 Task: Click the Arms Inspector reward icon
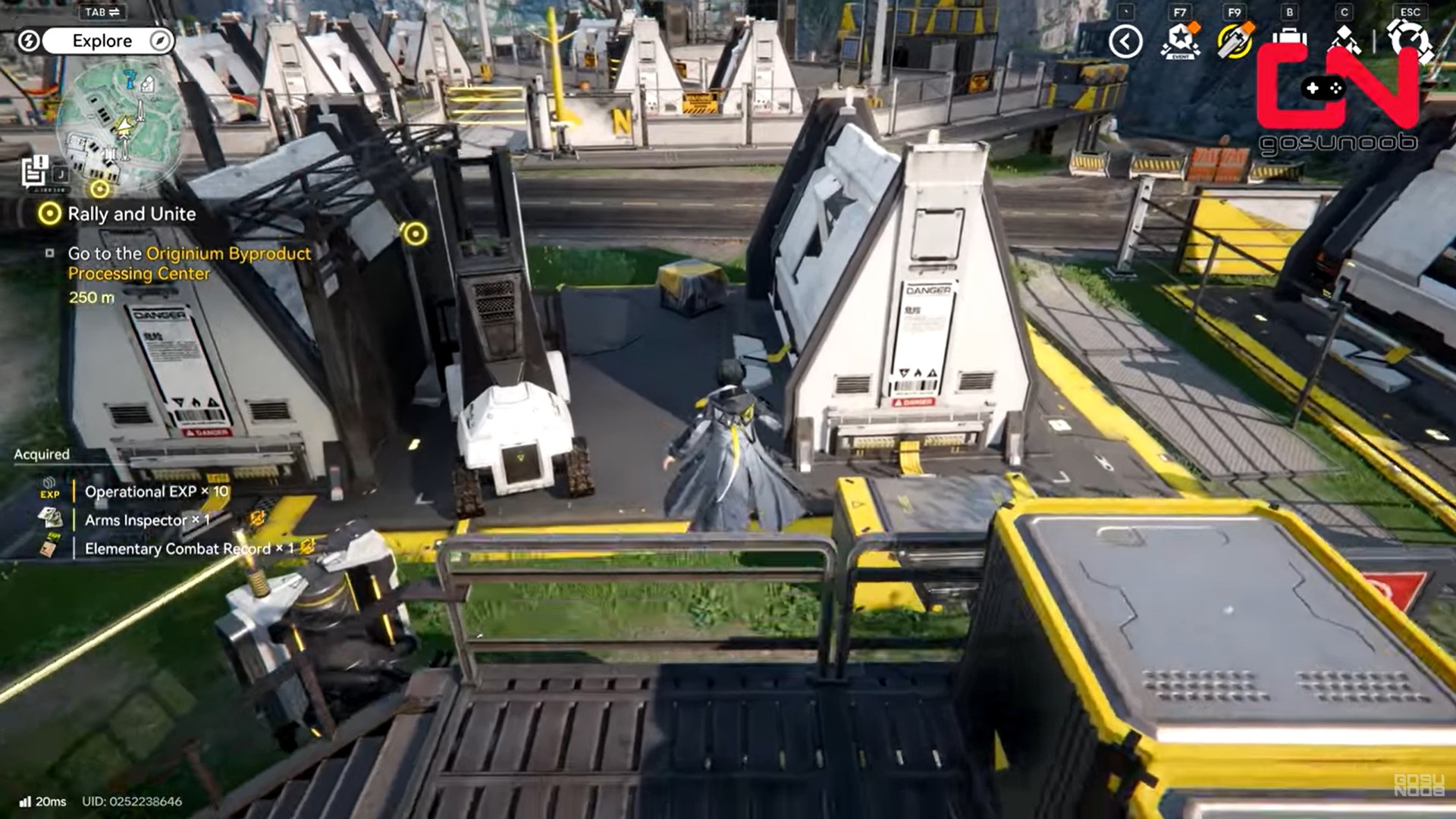tap(51, 520)
